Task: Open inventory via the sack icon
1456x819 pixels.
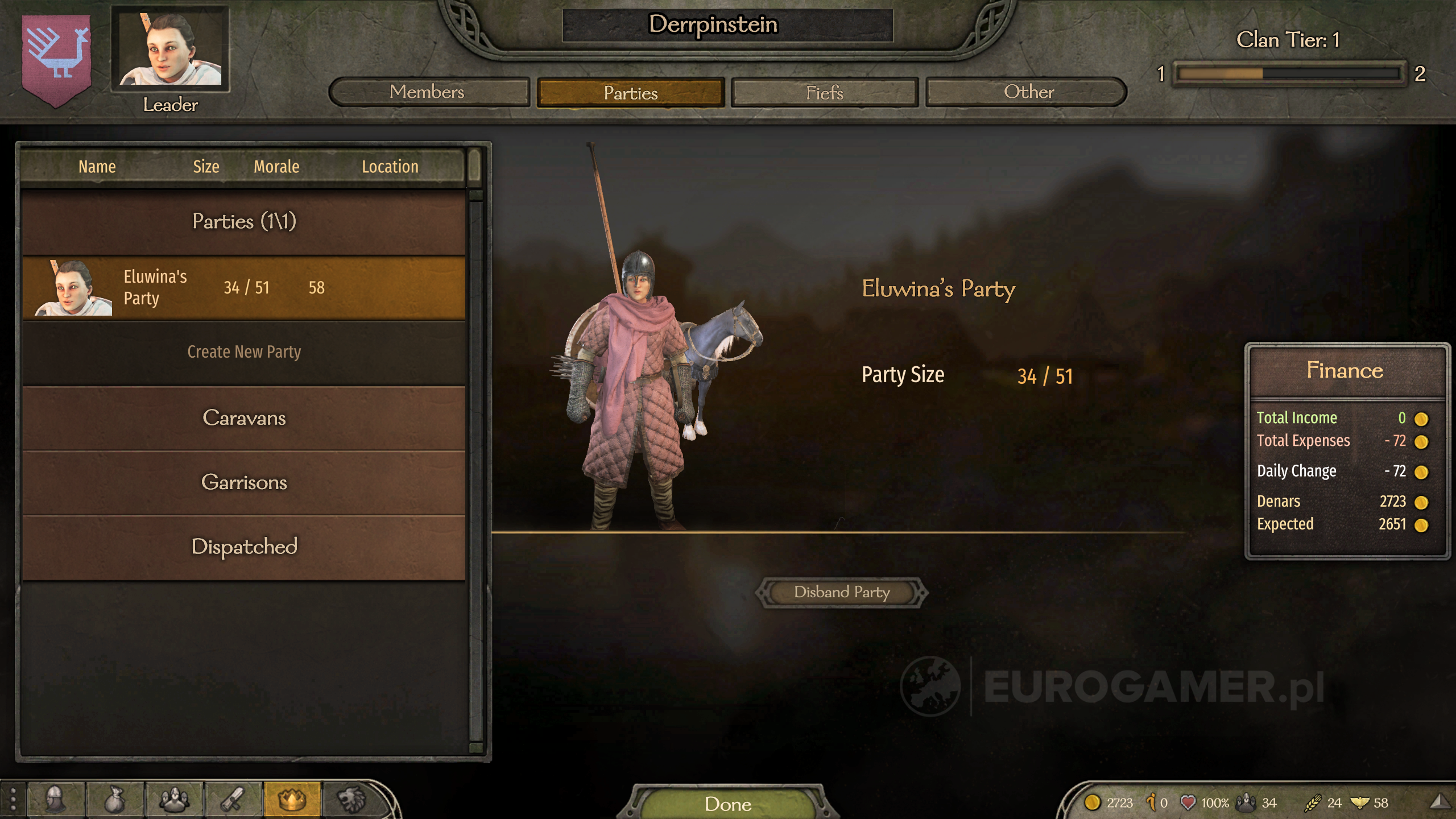Action: [115, 800]
